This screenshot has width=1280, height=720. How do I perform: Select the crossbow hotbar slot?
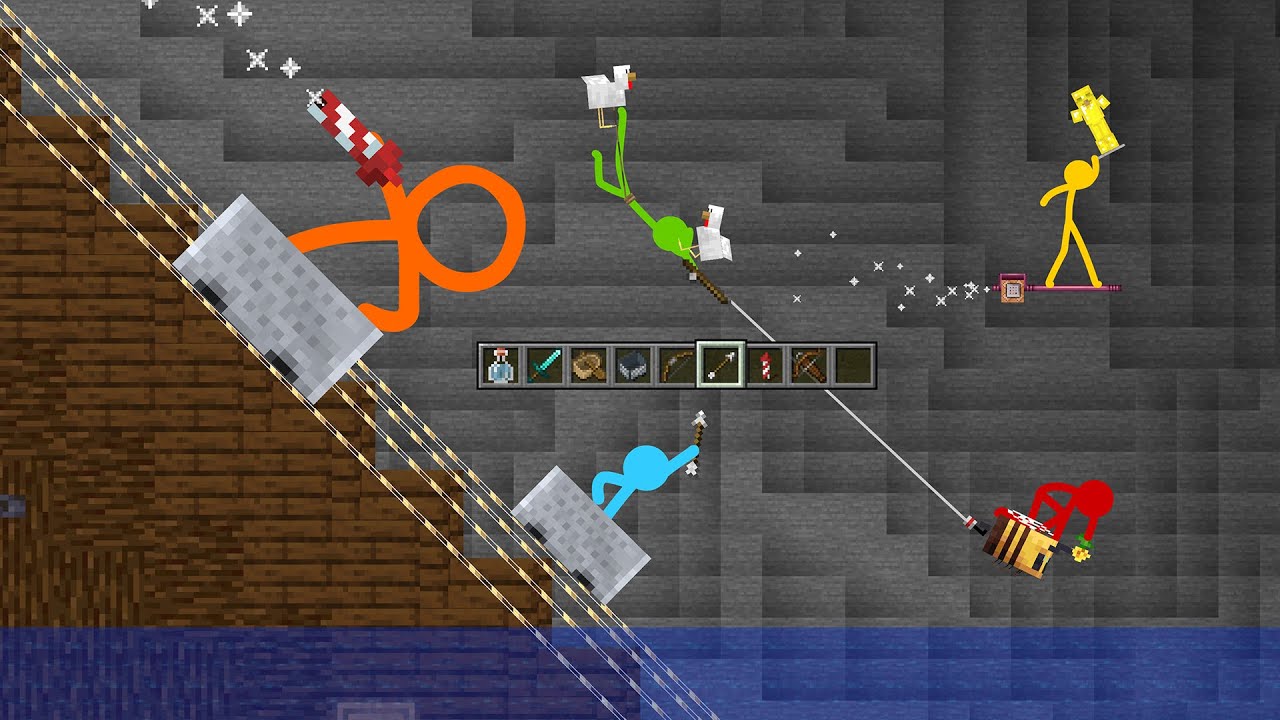point(807,366)
